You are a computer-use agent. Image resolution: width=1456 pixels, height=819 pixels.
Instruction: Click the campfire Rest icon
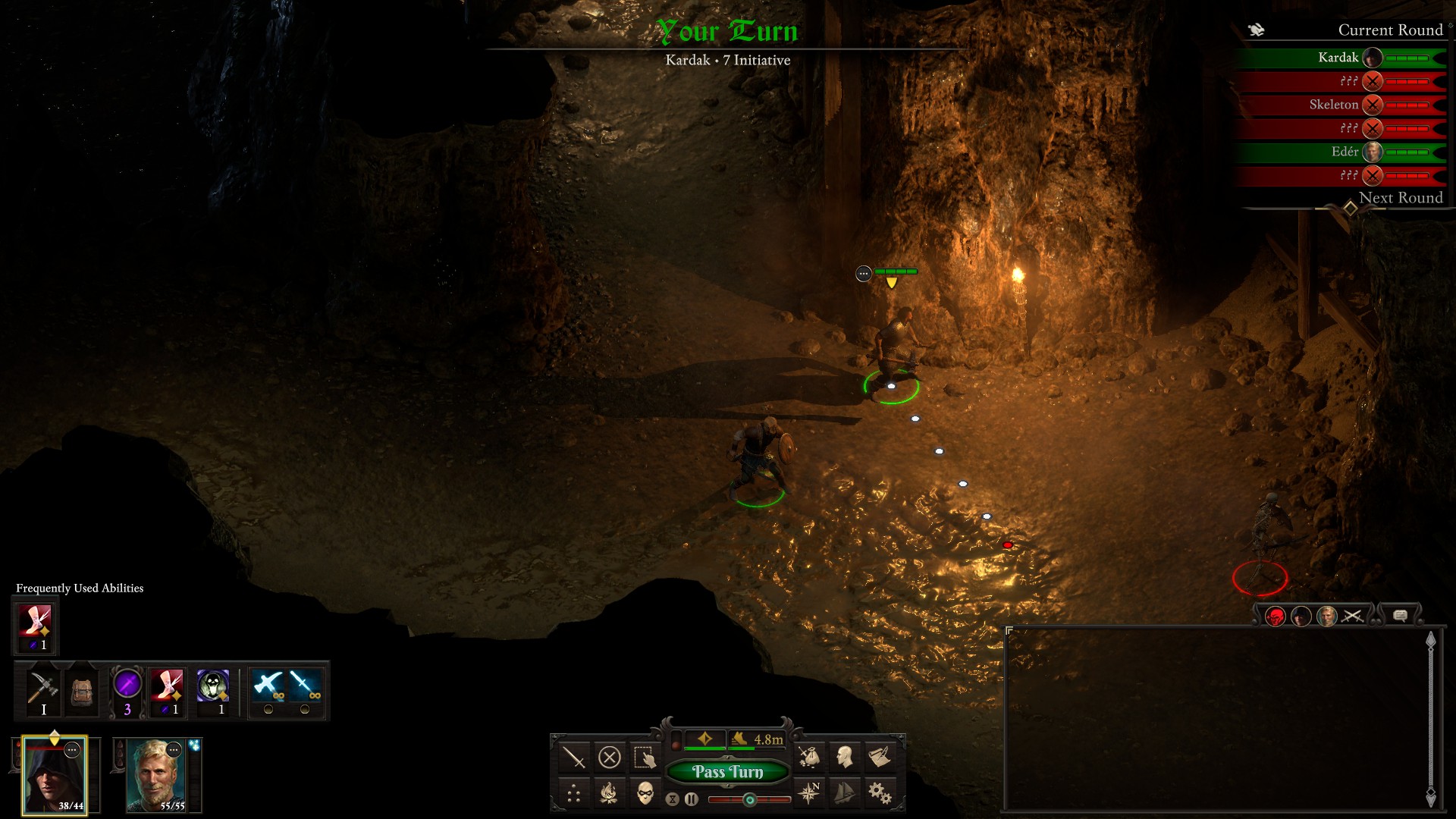[x=609, y=794]
